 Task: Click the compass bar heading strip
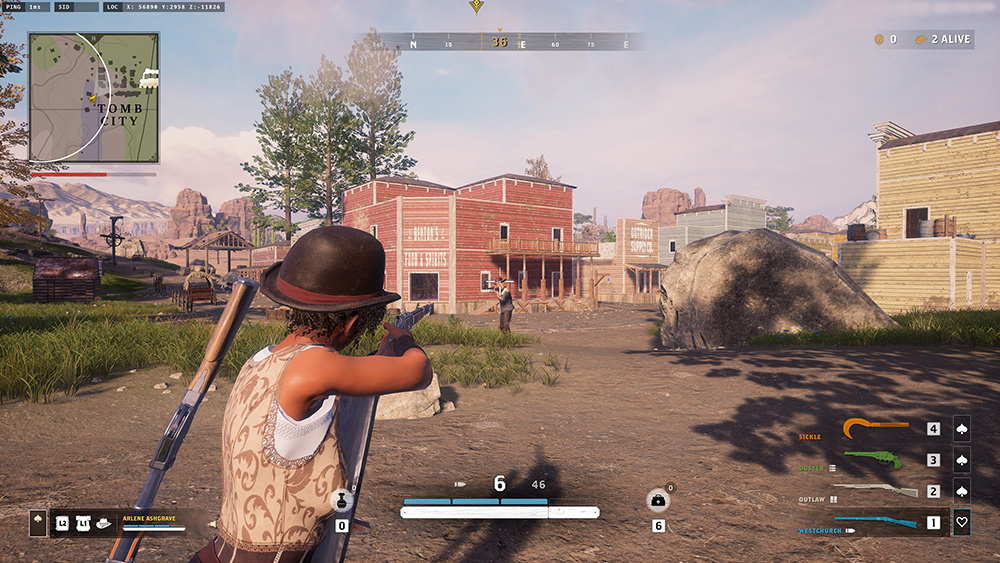[500, 42]
